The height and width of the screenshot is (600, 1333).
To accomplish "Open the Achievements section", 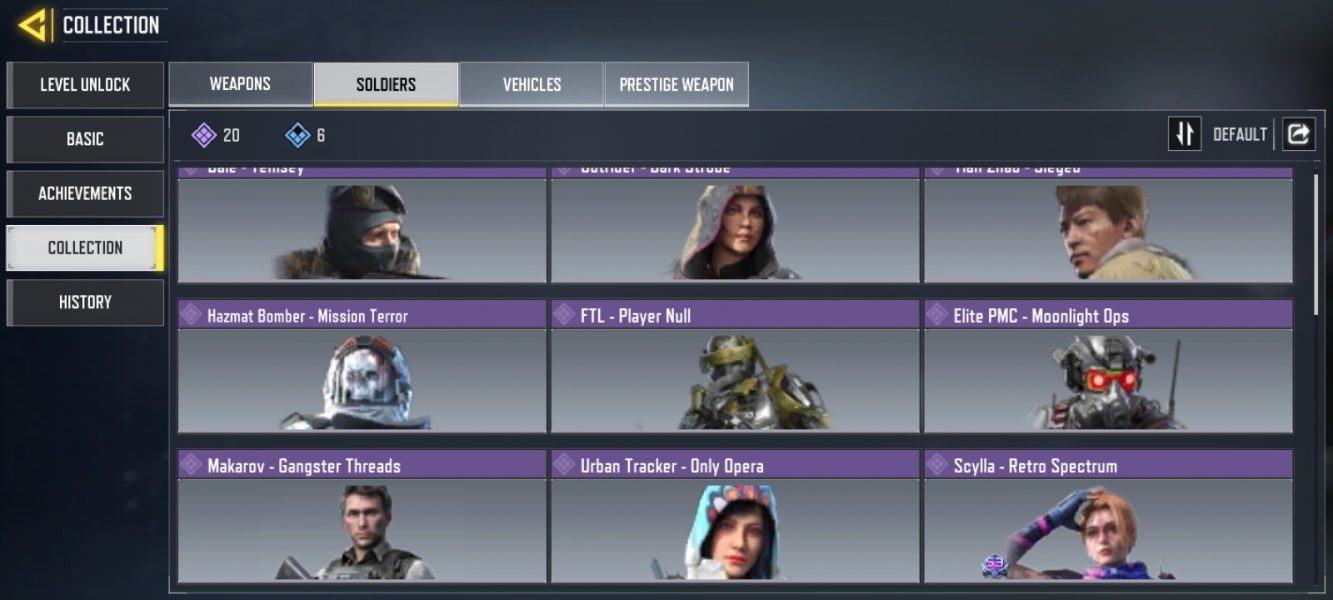I will pos(85,193).
